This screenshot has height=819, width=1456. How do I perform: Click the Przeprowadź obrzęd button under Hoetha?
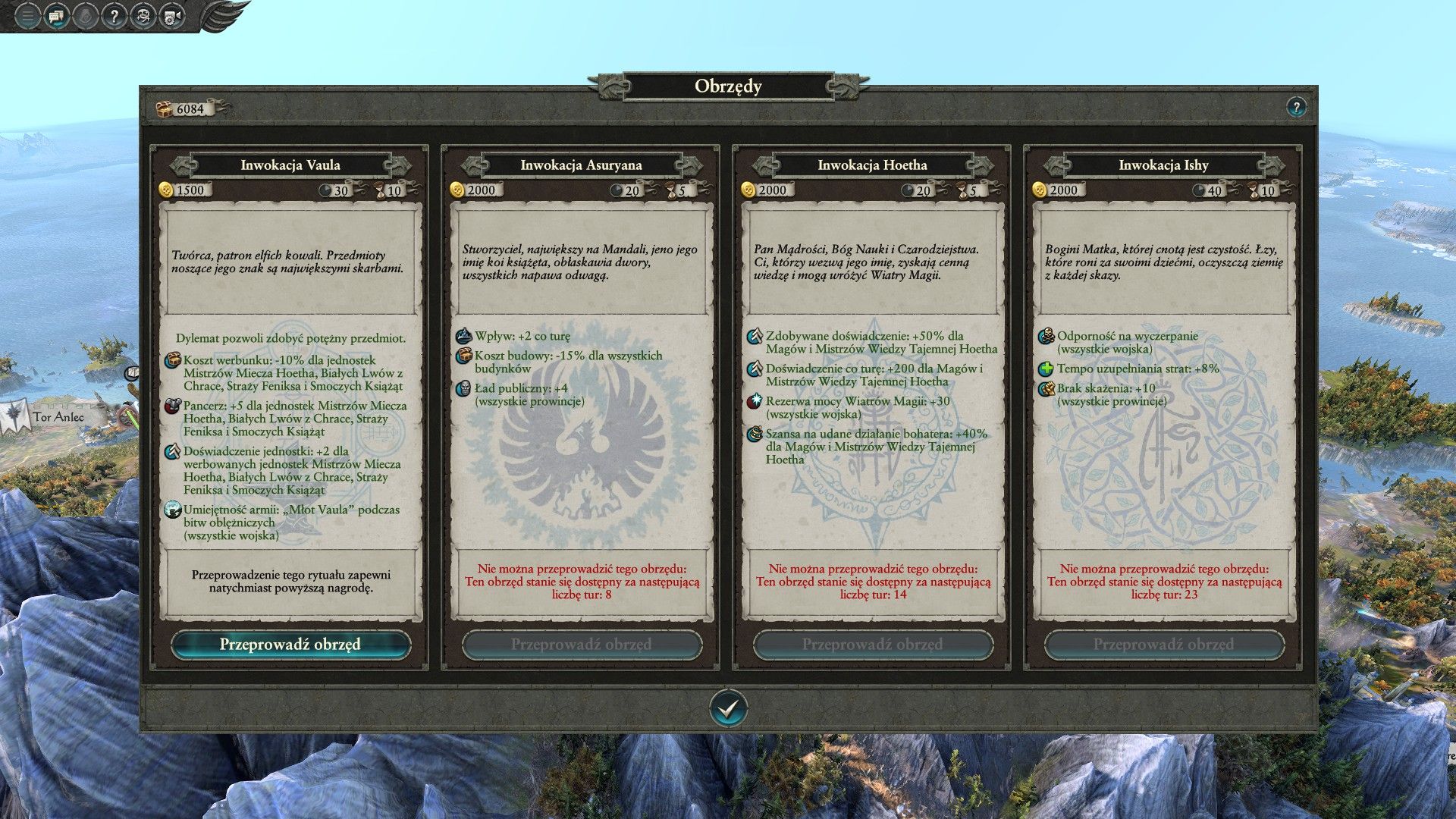click(x=873, y=645)
